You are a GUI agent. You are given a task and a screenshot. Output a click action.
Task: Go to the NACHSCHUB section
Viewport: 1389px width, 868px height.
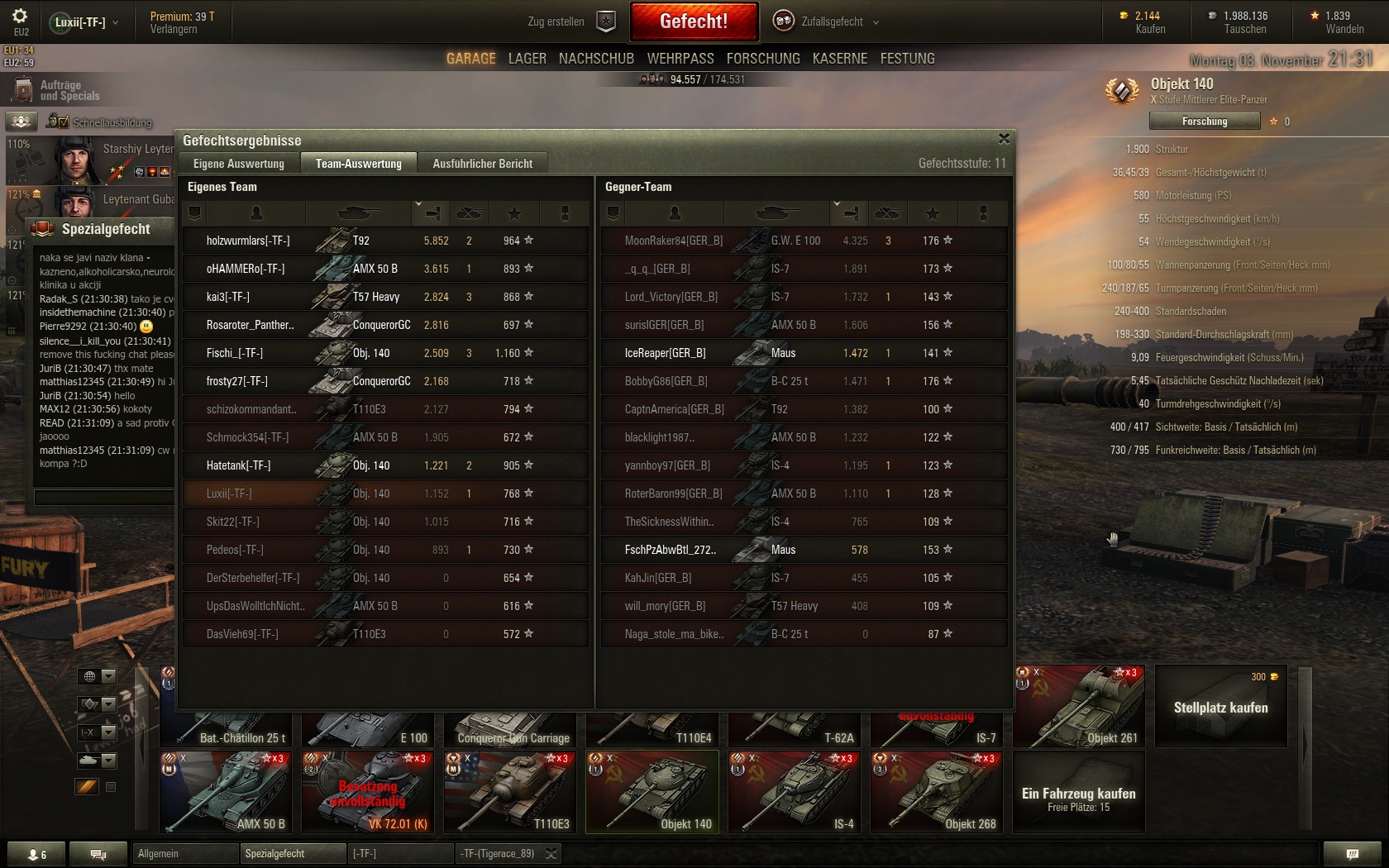point(596,59)
